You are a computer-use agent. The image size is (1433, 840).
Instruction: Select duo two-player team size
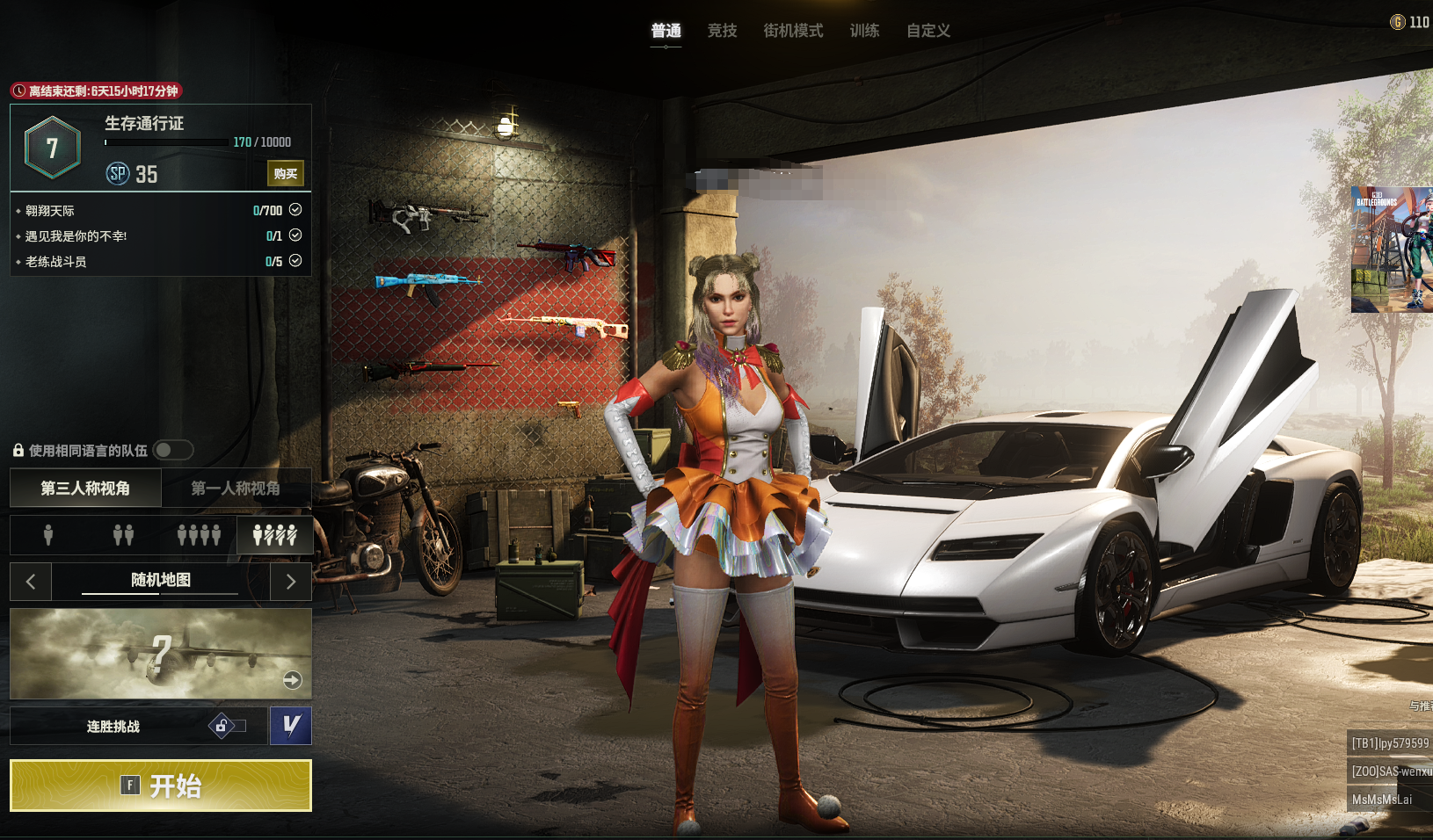(x=123, y=535)
